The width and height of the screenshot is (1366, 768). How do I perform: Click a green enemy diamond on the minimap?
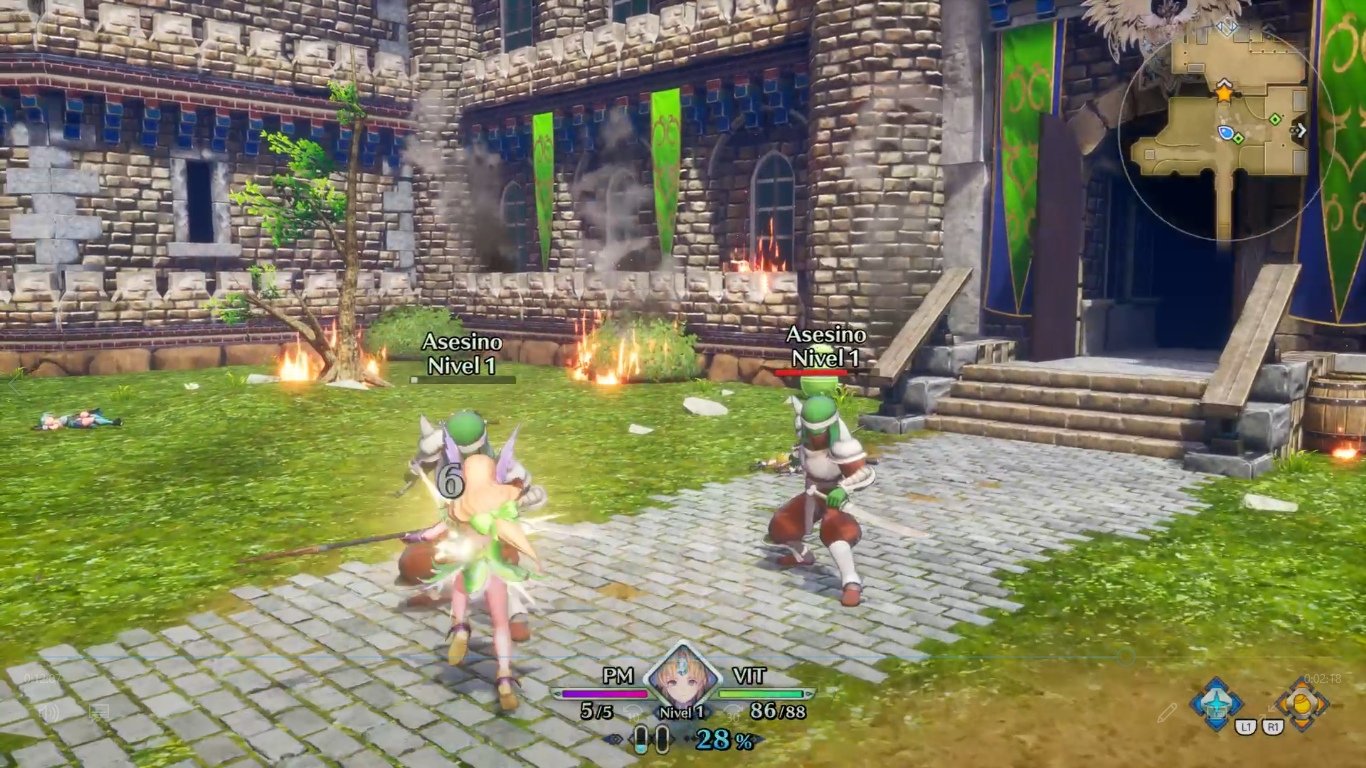1275,119
